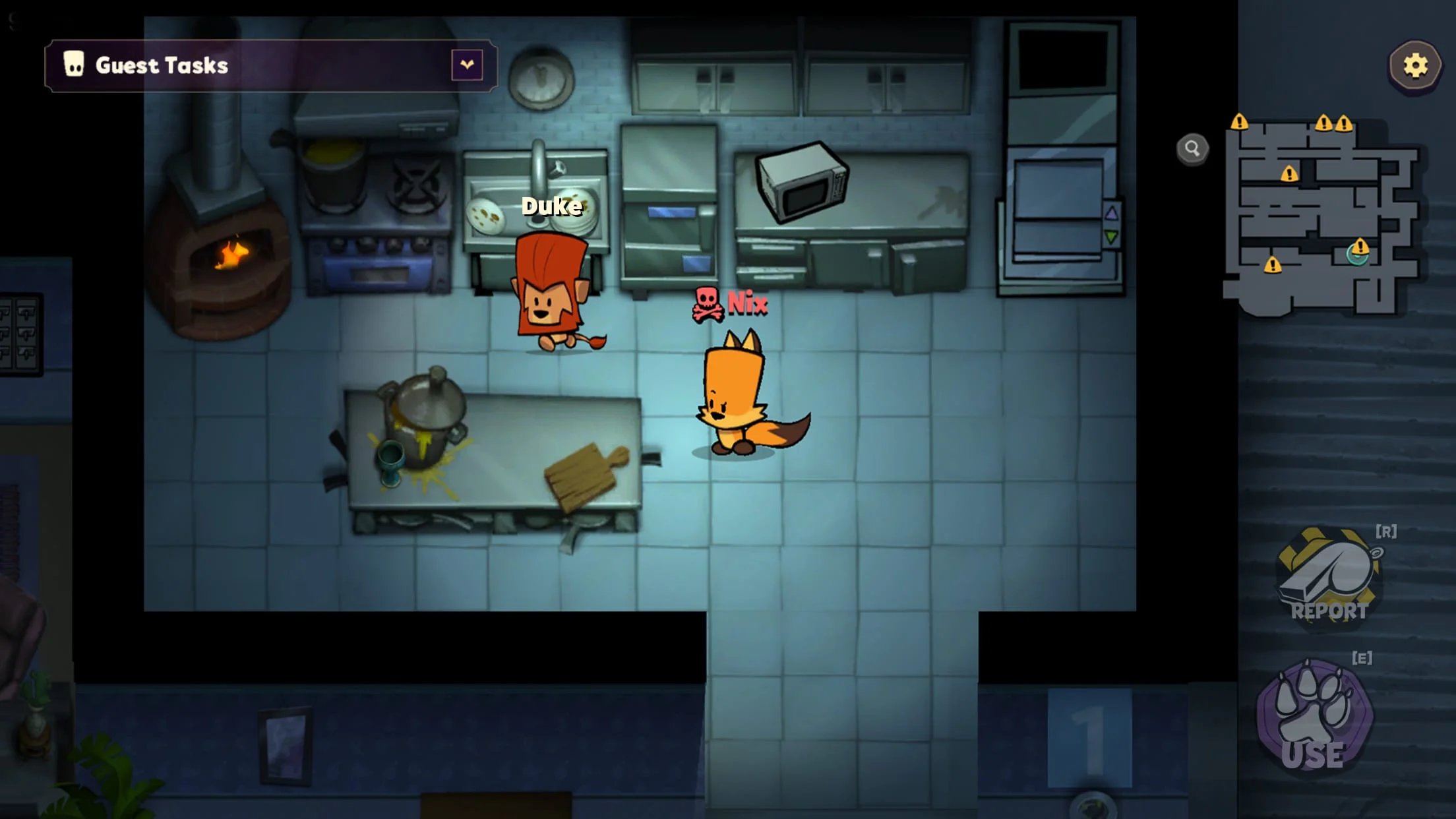This screenshot has width=1456, height=819.
Task: Toggle the magnifier zoom beside the minimap
Action: pyautogui.click(x=1191, y=150)
